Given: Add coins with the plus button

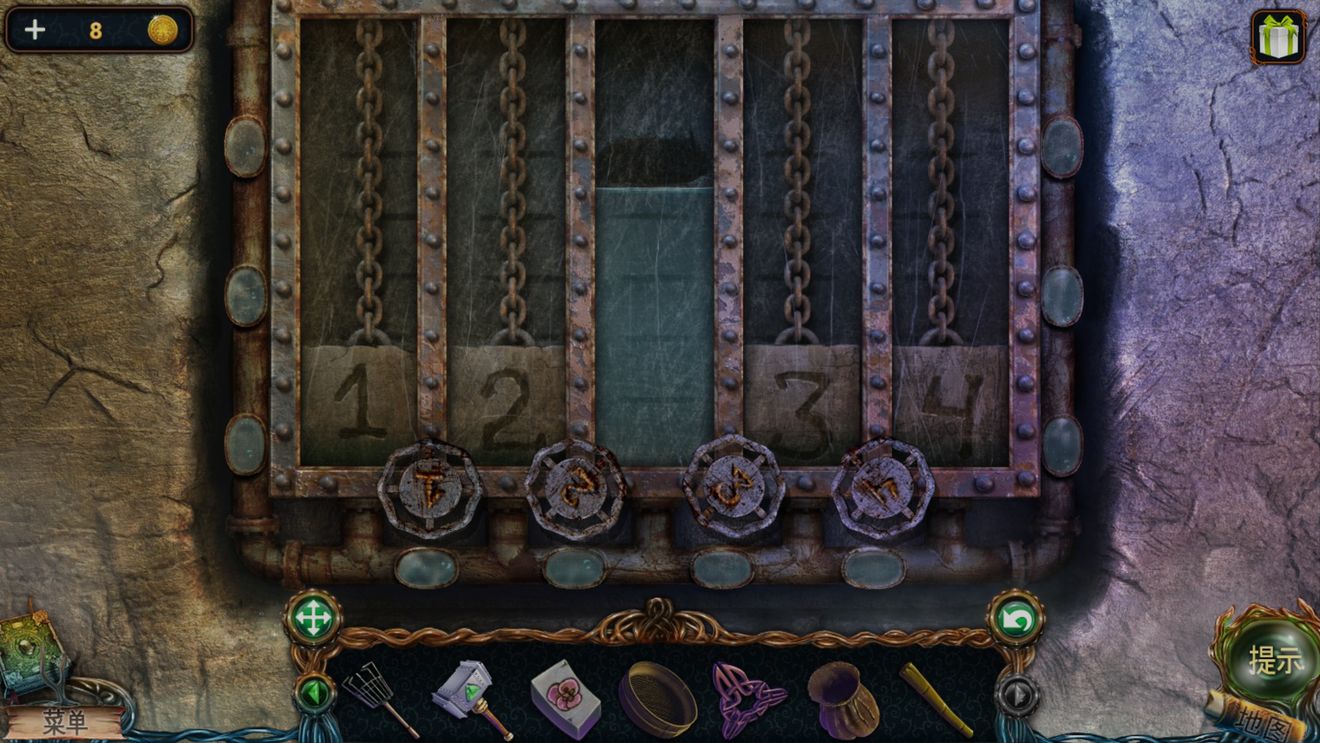Looking at the screenshot, I should pos(35,30).
